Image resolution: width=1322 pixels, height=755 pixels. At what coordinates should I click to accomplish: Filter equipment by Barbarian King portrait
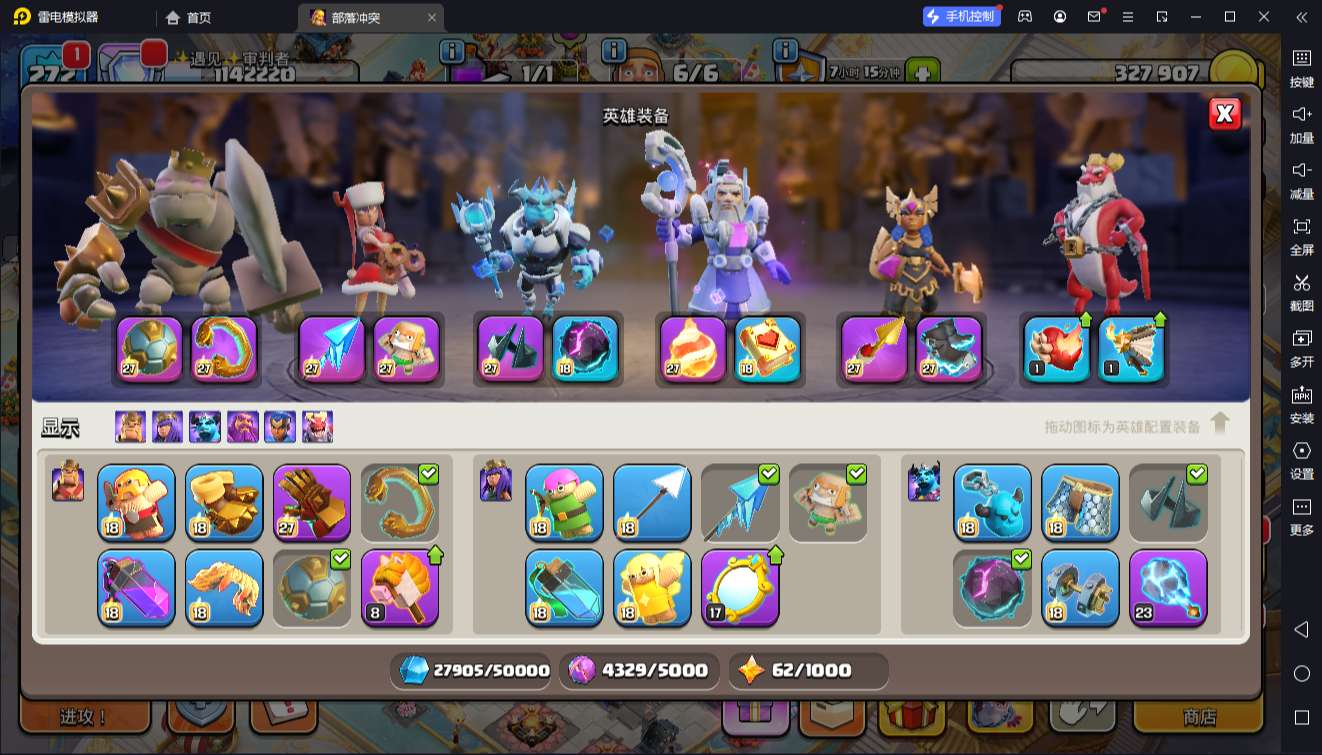click(x=130, y=427)
